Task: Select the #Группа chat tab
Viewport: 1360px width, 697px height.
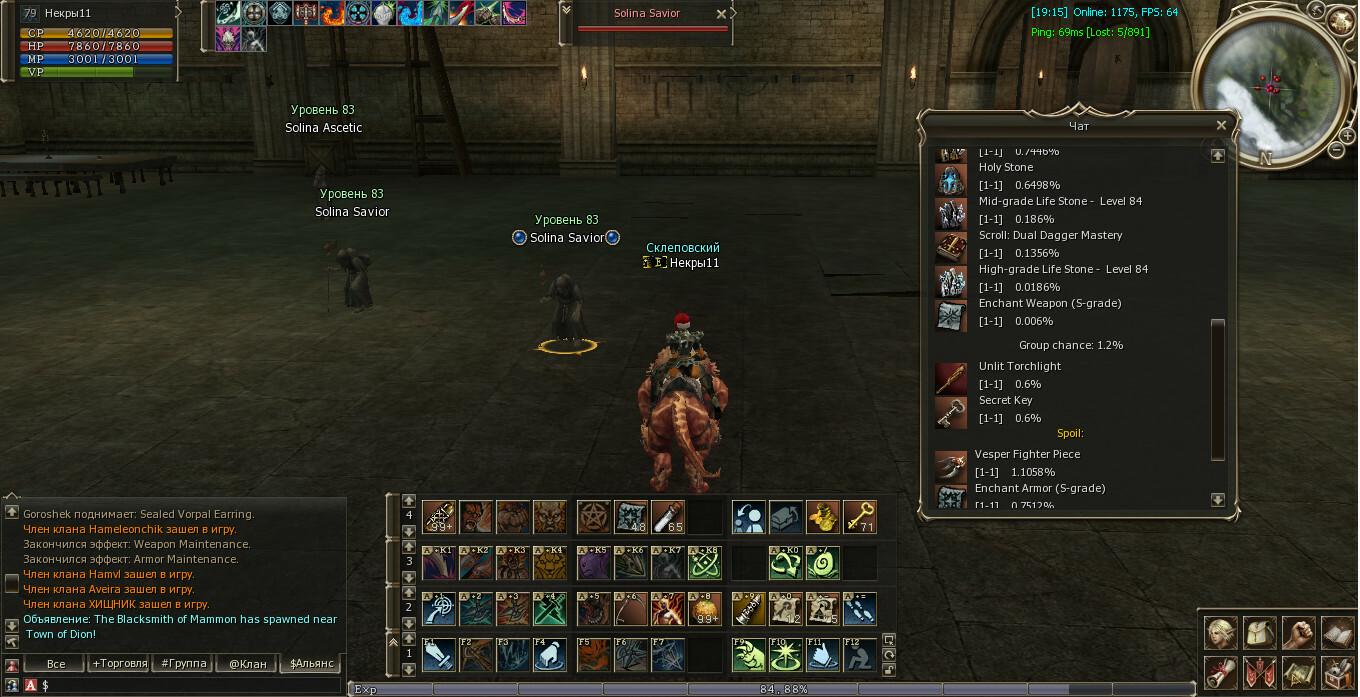Action: click(x=184, y=663)
